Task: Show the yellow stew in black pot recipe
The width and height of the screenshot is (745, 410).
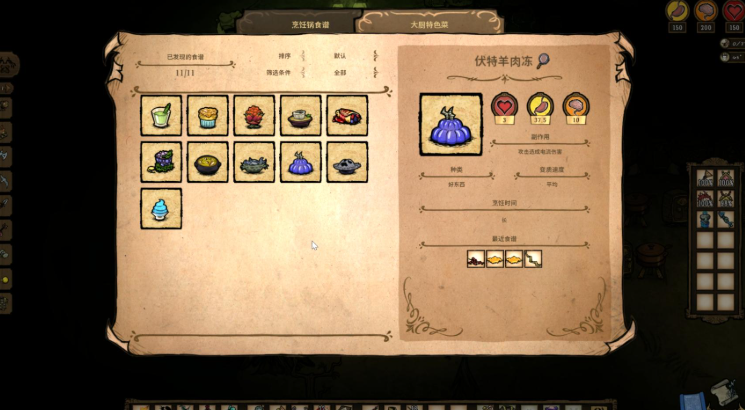Action: point(208,162)
